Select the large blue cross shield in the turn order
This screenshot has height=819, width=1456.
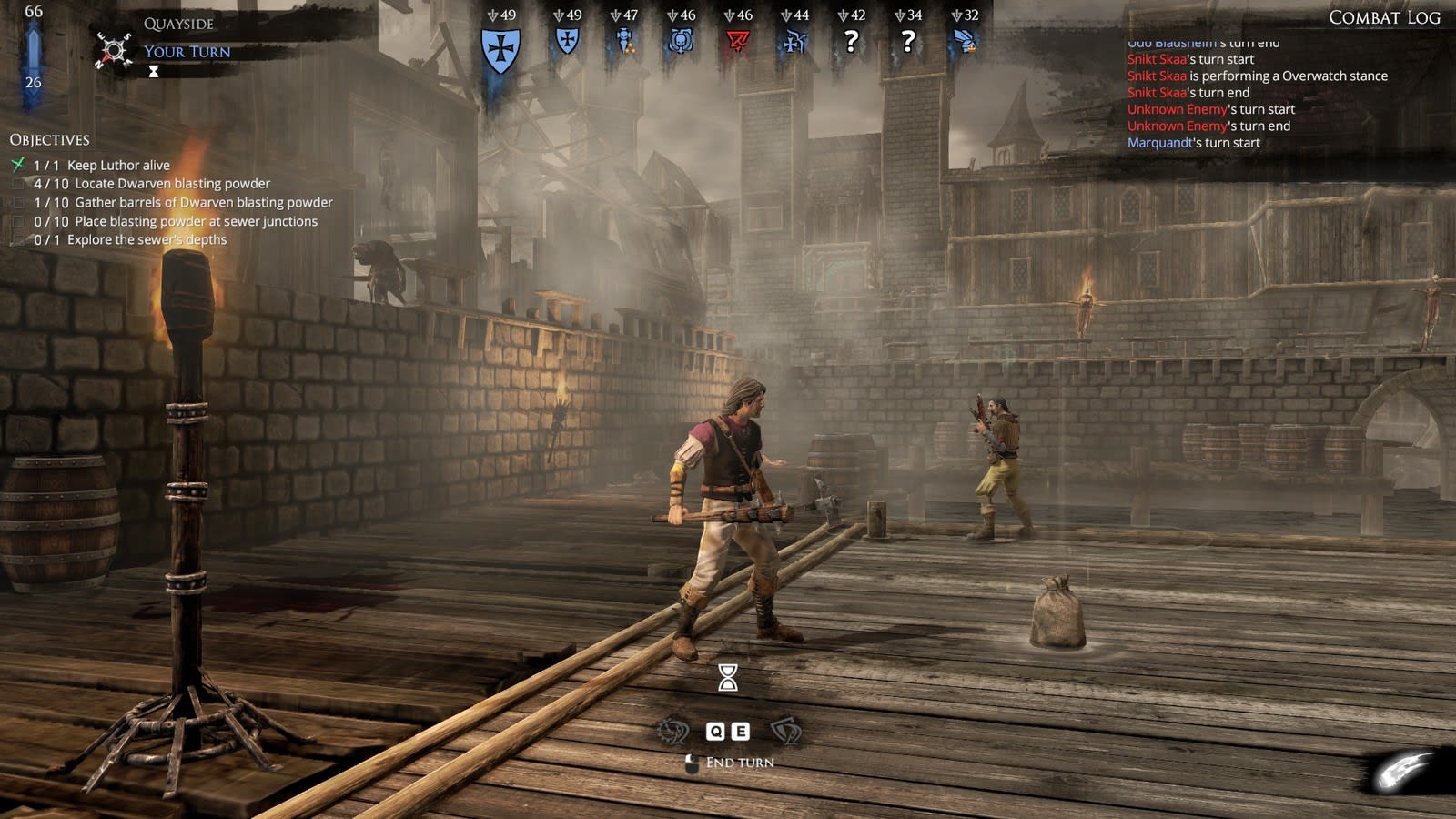point(500,49)
